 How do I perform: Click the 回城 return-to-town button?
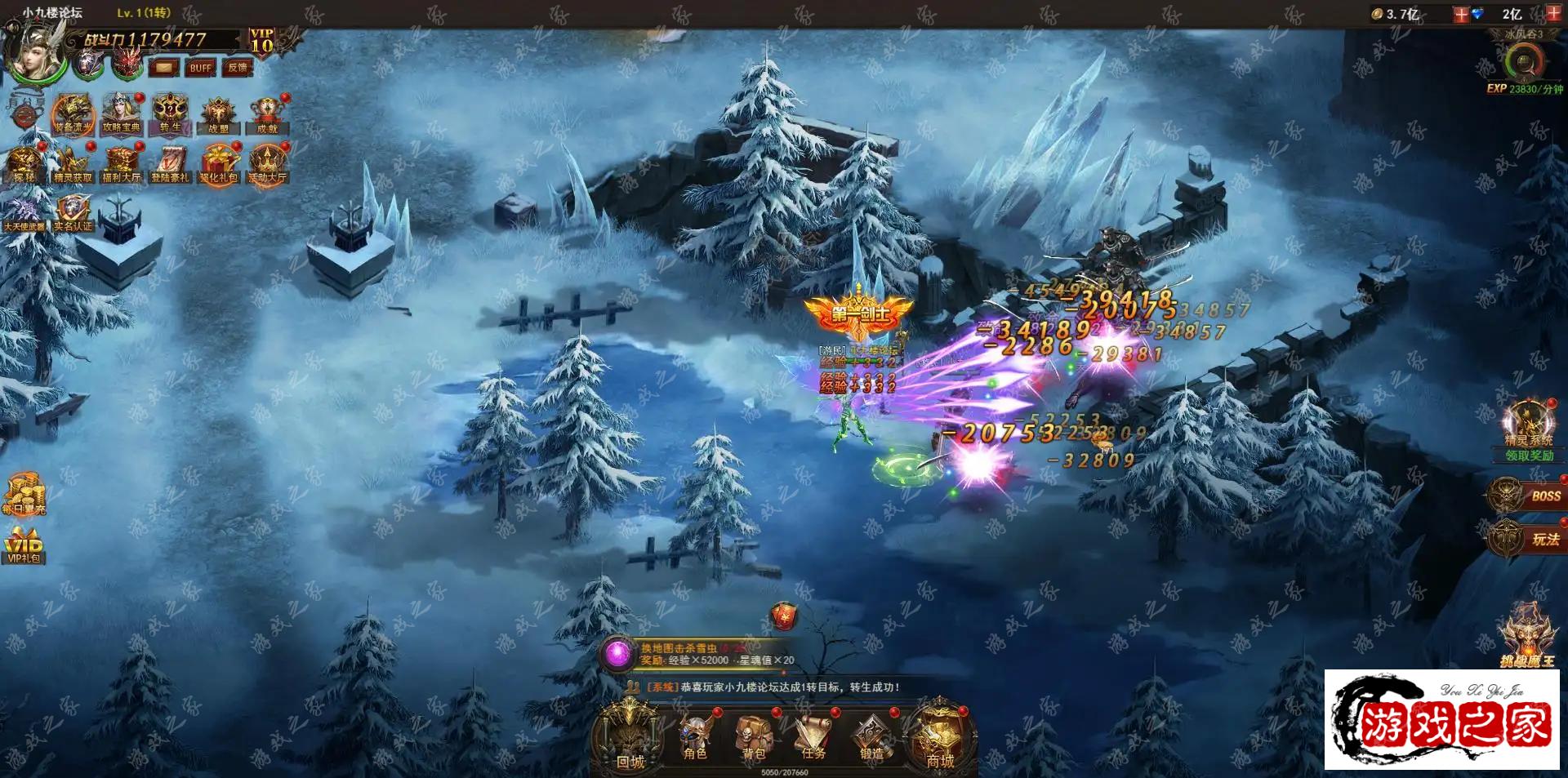pos(630,739)
